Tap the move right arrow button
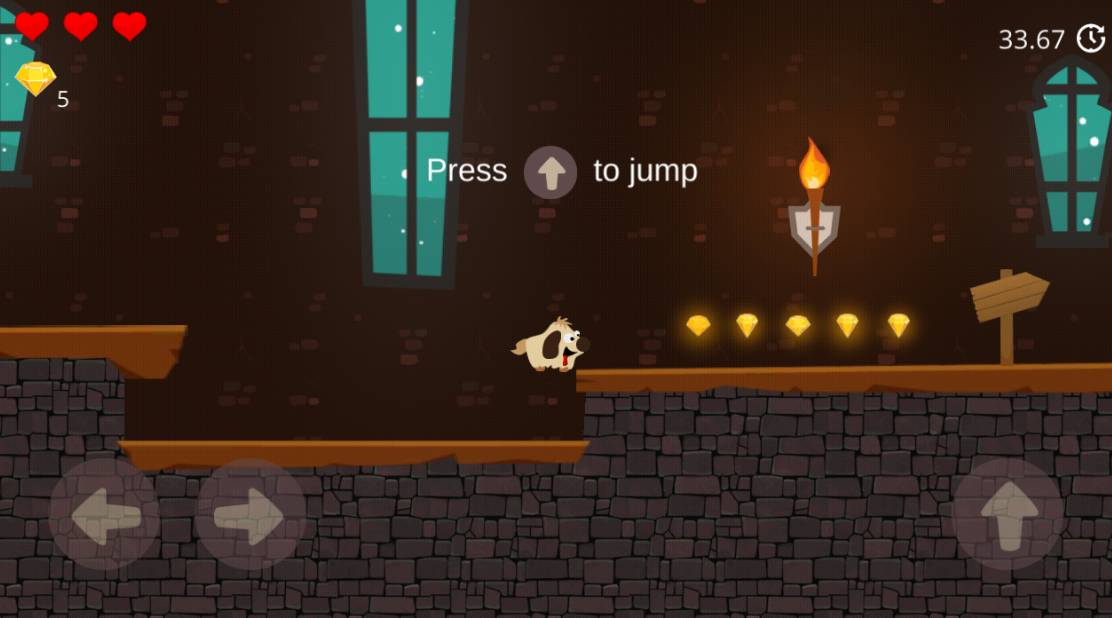 251,514
